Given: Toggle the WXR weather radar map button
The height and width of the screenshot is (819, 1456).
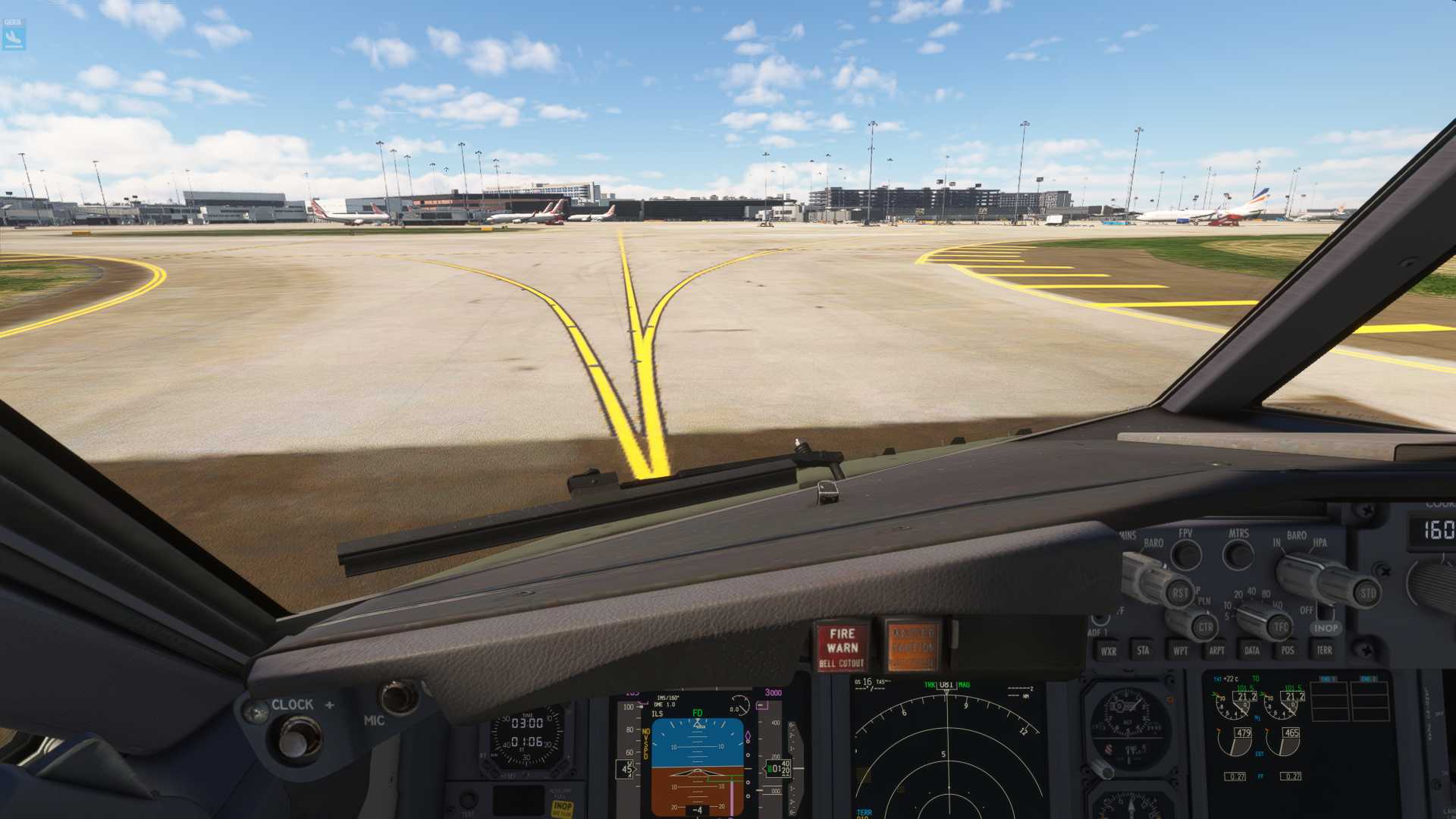Looking at the screenshot, I should pos(1108,651).
